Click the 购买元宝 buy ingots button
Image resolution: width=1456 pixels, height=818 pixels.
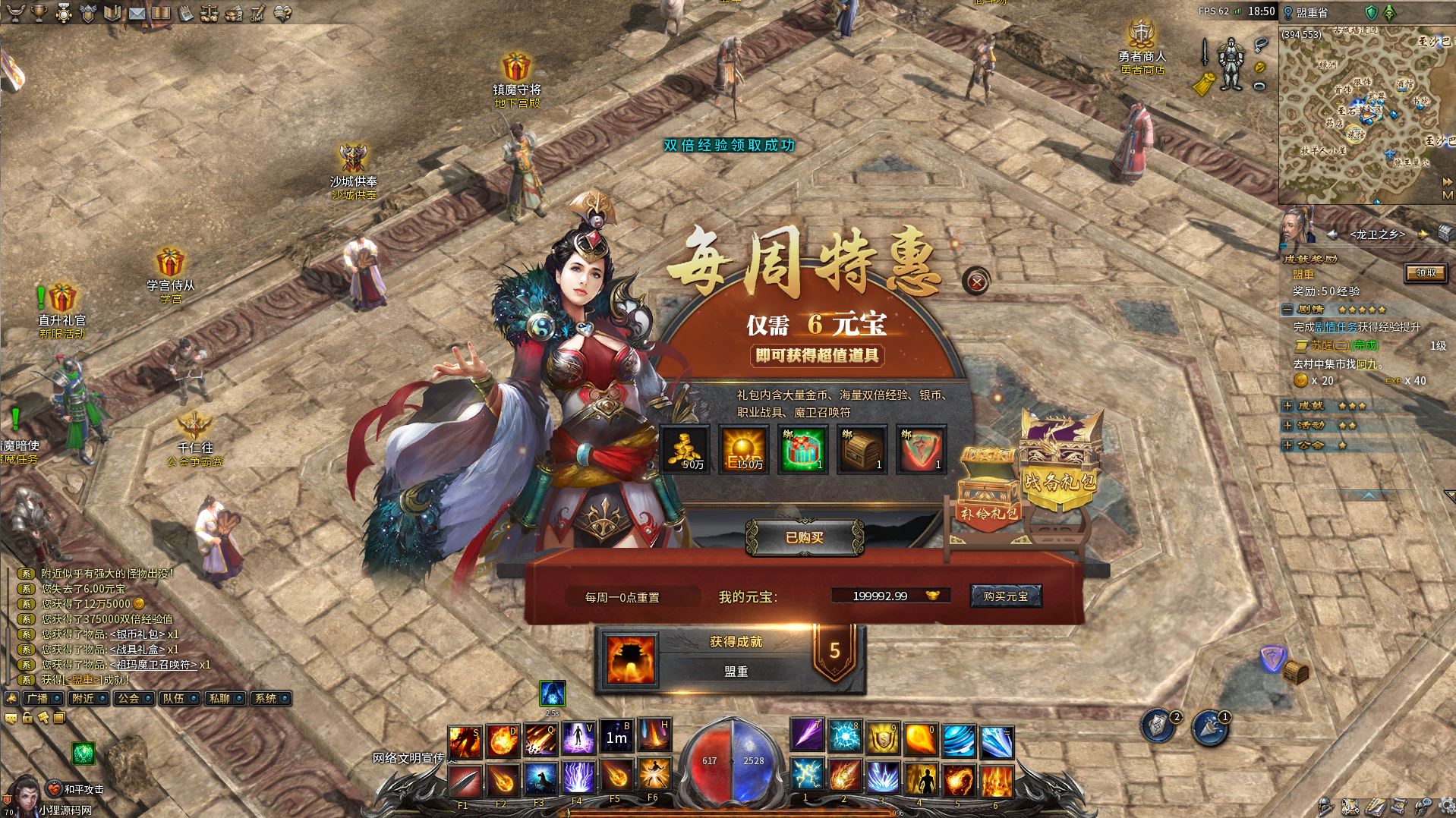pyautogui.click(x=1005, y=596)
